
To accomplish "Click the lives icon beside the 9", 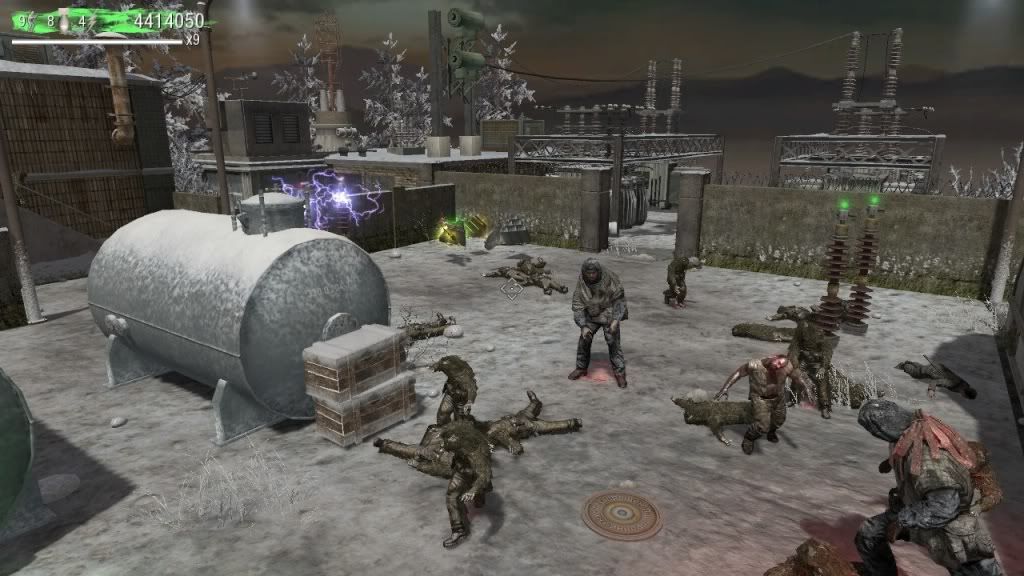I will [x=31, y=20].
